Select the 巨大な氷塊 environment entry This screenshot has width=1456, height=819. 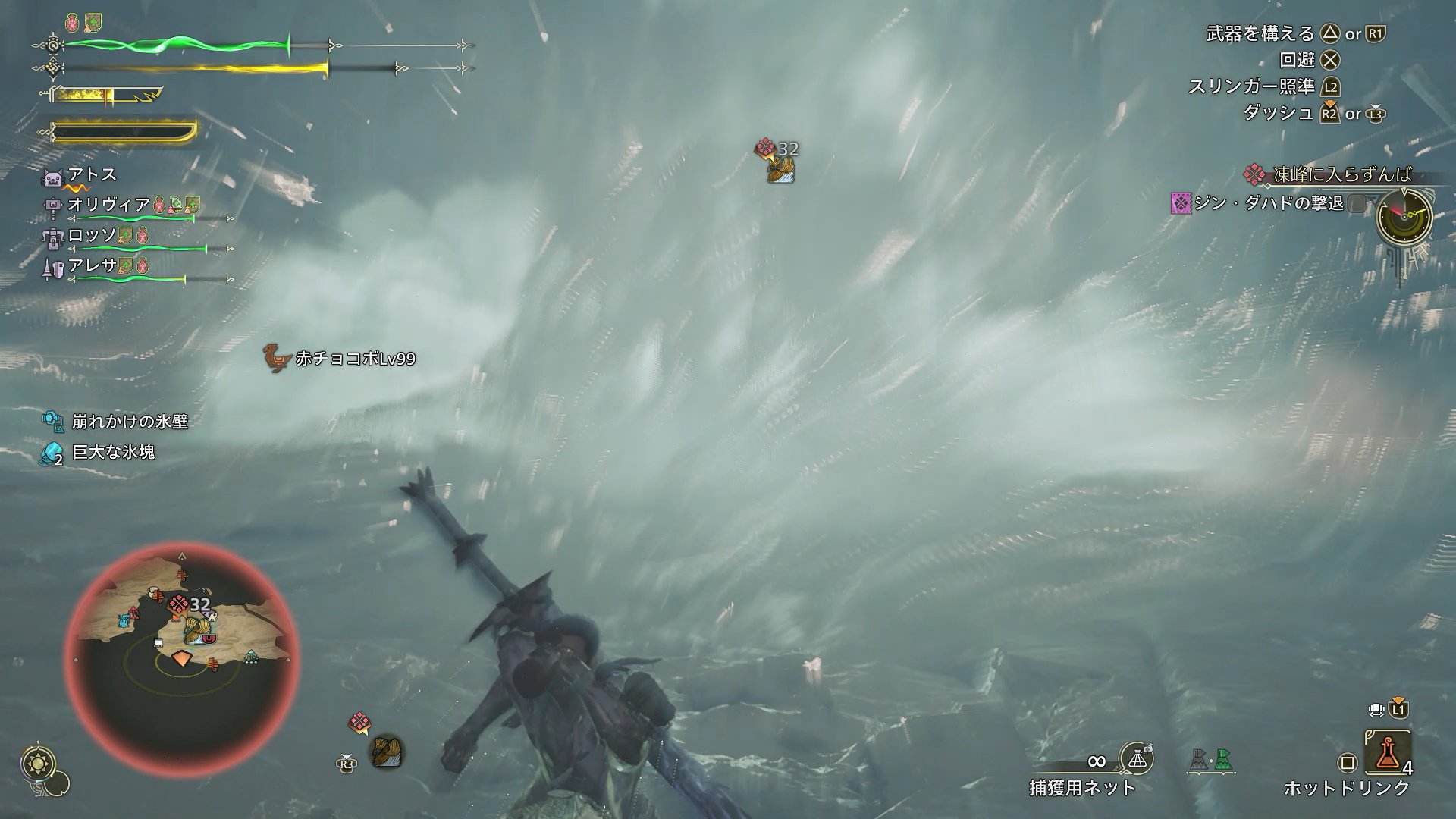point(113,453)
